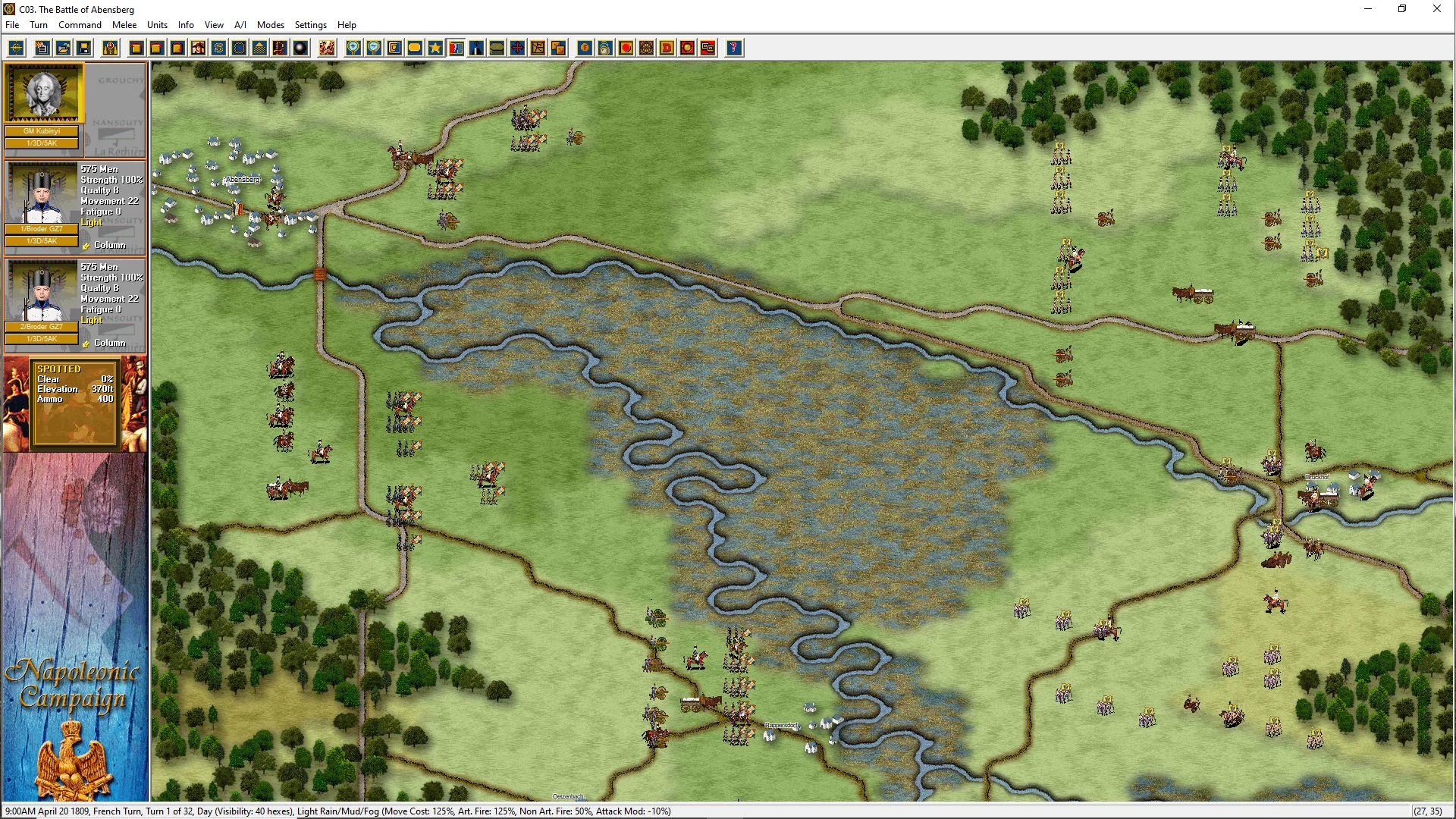Open the Help menu
The height and width of the screenshot is (819, 1456).
(x=347, y=25)
